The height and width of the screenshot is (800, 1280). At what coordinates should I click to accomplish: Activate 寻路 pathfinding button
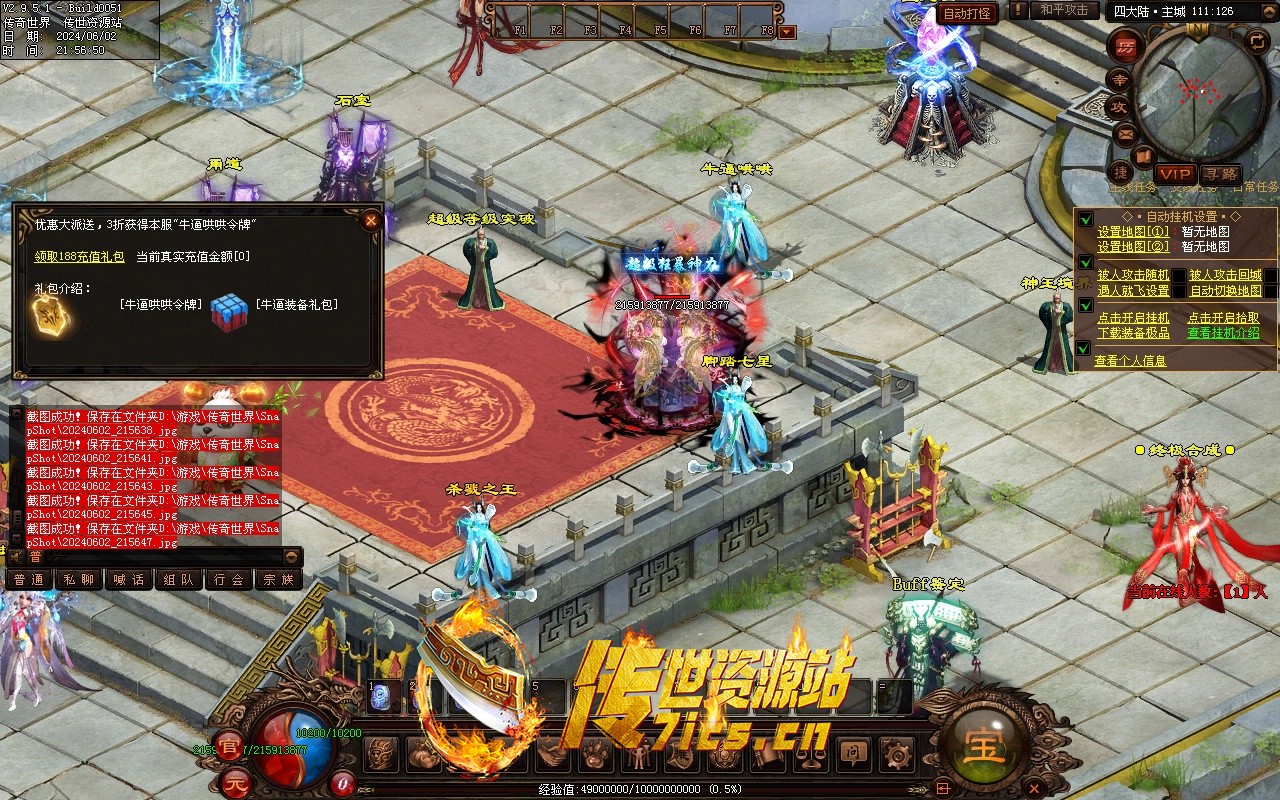pos(1220,174)
